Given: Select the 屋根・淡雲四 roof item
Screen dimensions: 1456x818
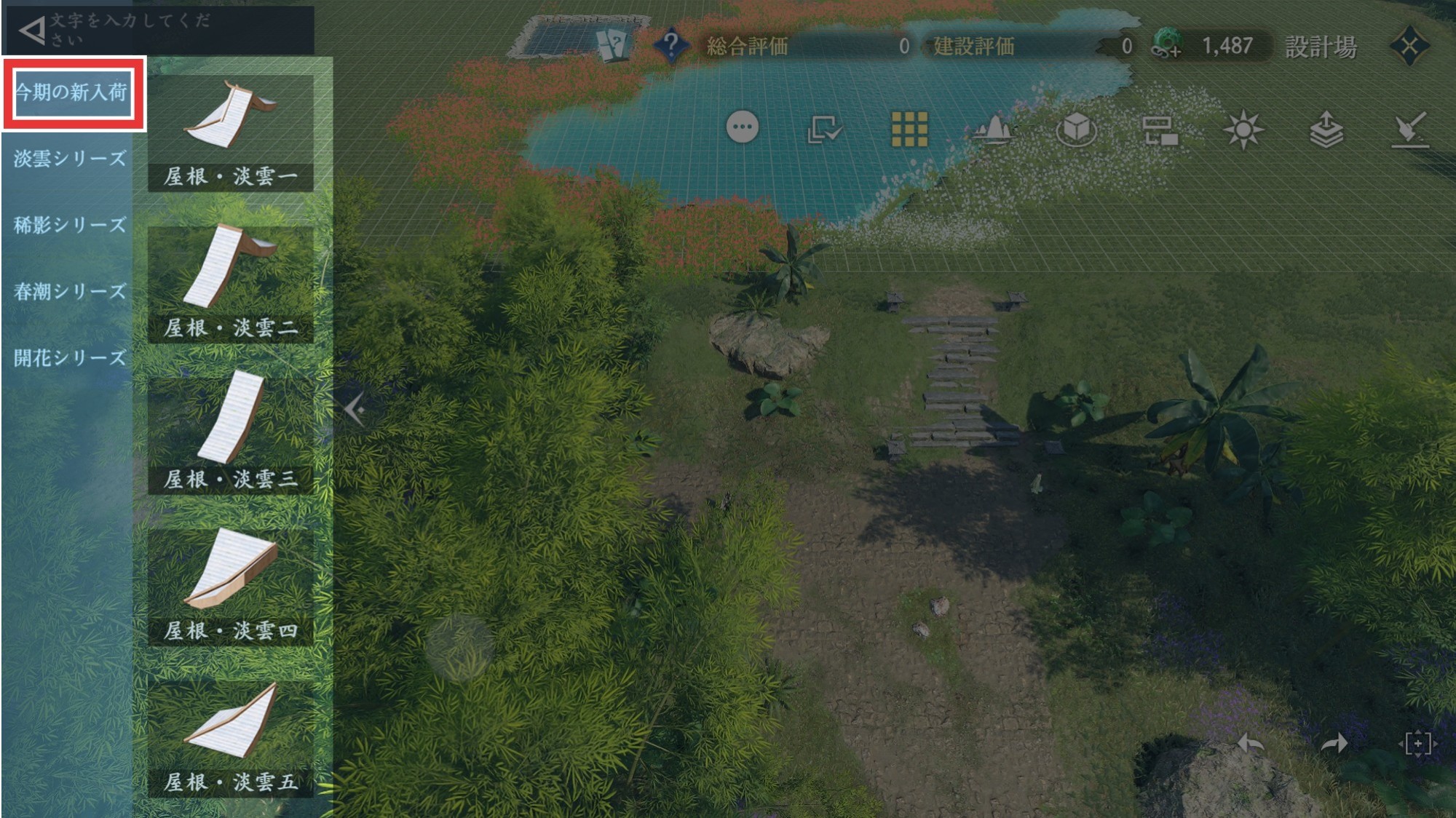Looking at the screenshot, I should pos(231,587).
